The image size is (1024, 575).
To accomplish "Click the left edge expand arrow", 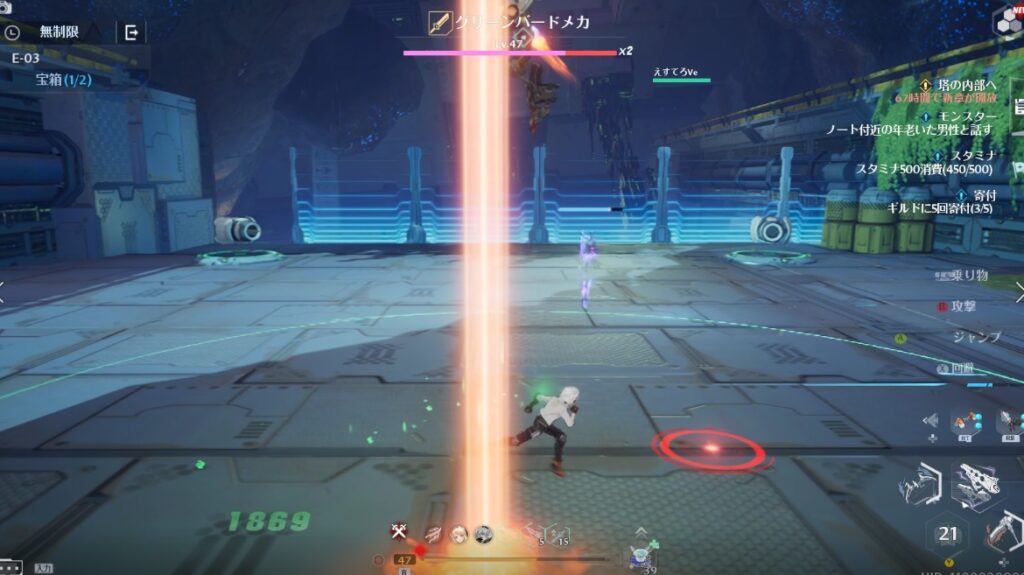I will tap(4, 291).
